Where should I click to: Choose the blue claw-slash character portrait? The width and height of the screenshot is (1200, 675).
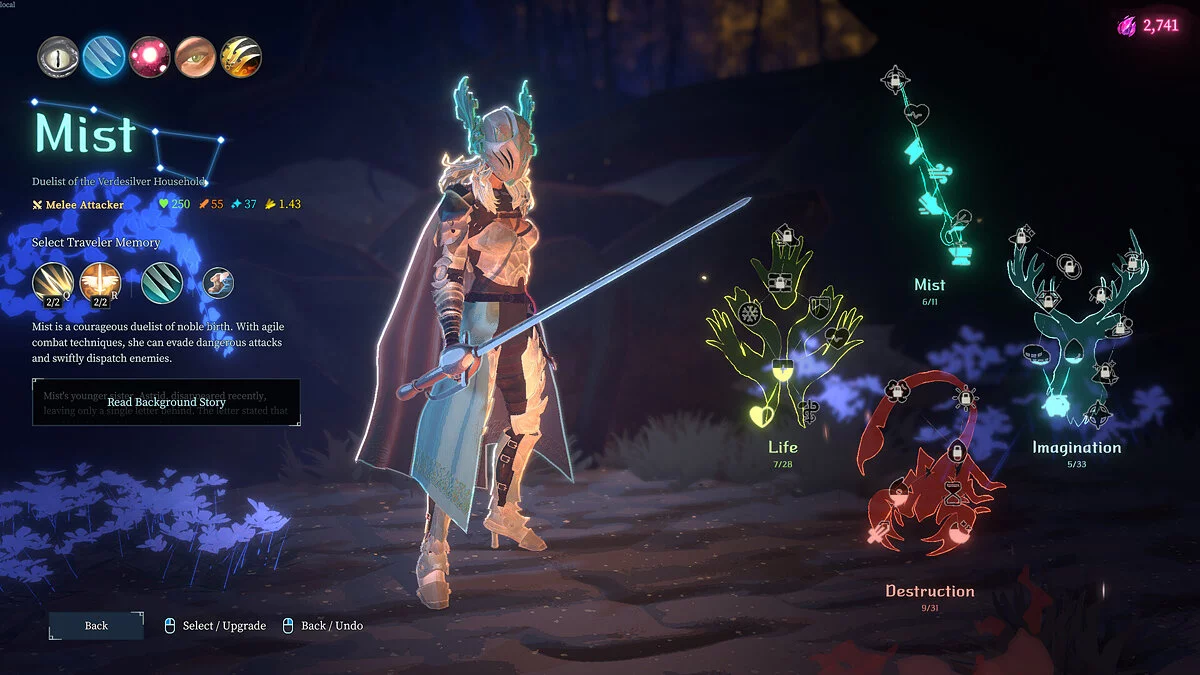click(104, 57)
